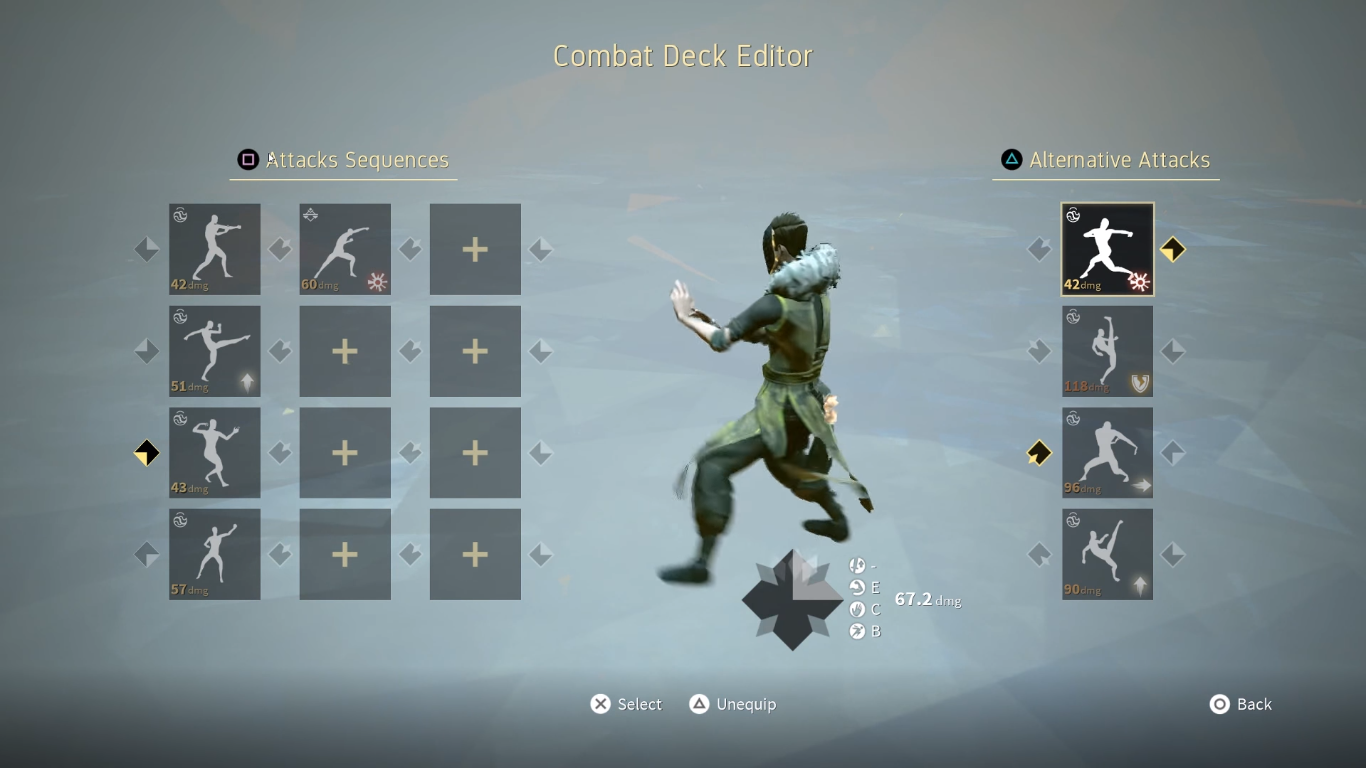Image resolution: width=1366 pixels, height=768 pixels.
Task: Select the 90 dmg alternative kick attack
Action: [1107, 554]
